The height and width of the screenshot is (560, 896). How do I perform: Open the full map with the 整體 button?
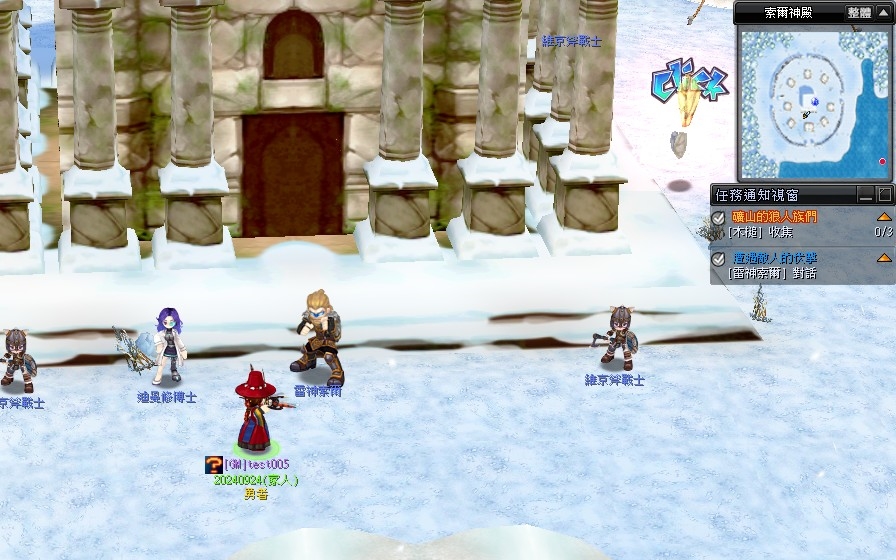click(859, 13)
